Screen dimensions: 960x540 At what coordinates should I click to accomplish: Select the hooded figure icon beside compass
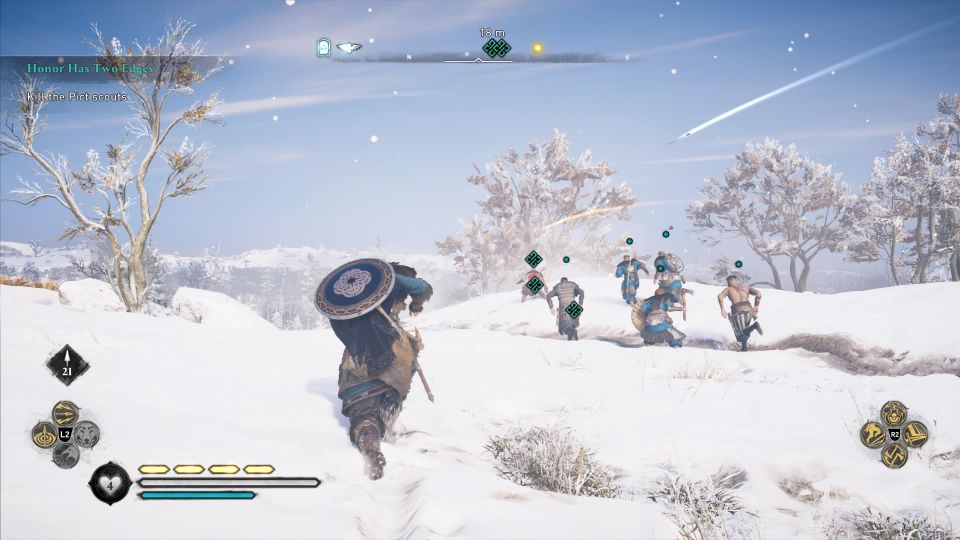[323, 47]
